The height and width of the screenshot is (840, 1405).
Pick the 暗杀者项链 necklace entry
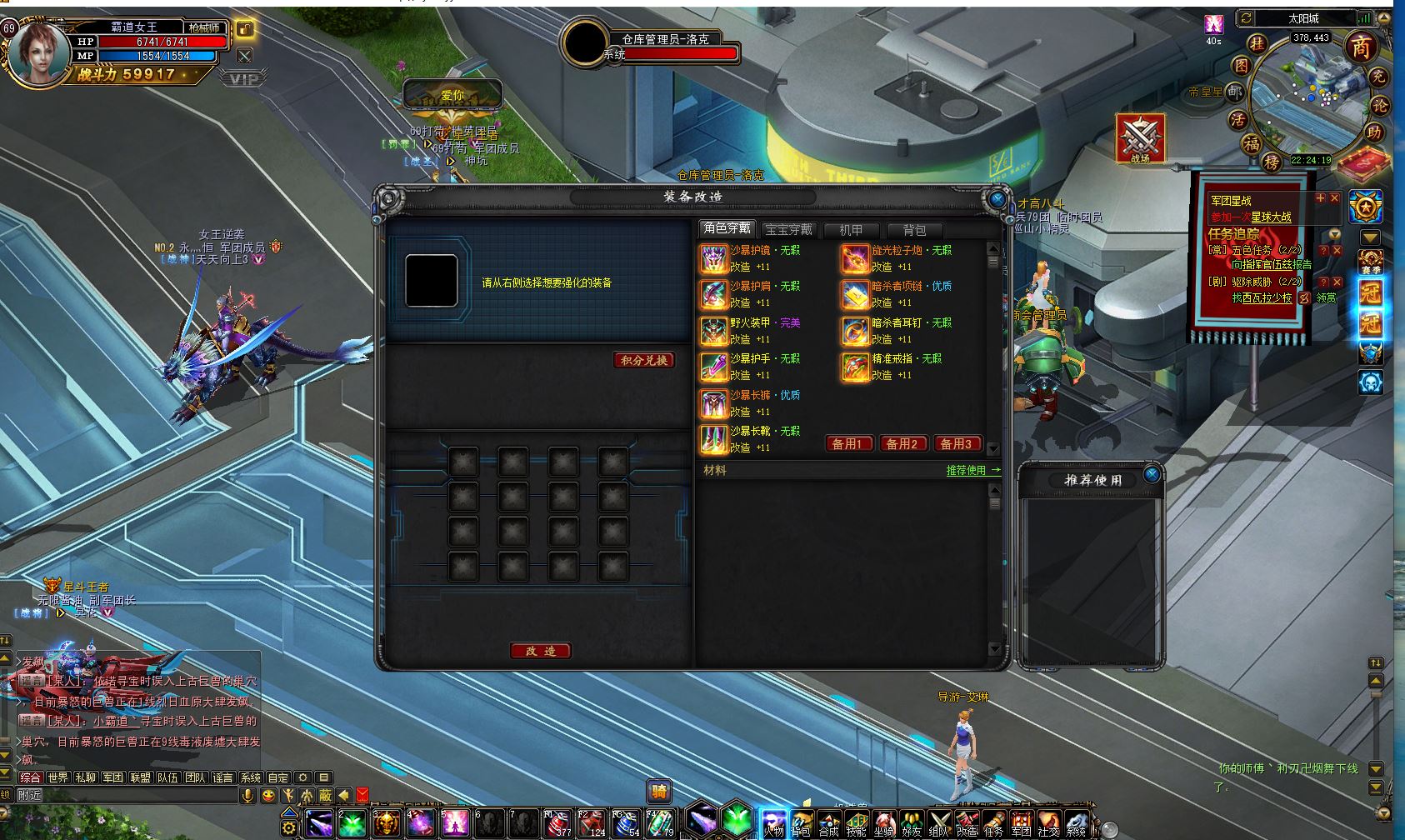pos(856,295)
